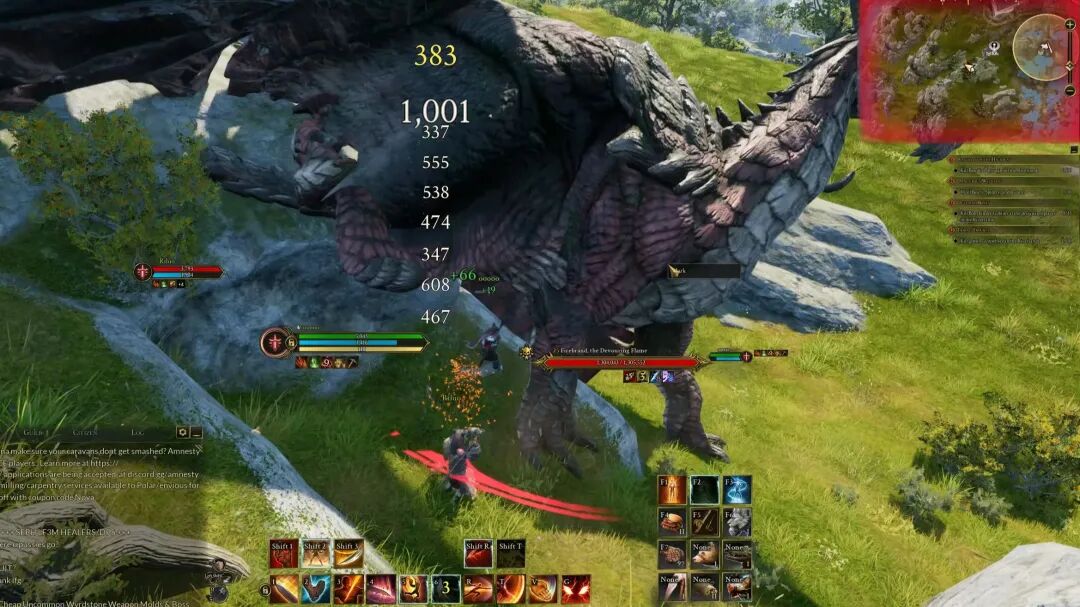
Task: Open the chat settings gear
Action: [182, 432]
